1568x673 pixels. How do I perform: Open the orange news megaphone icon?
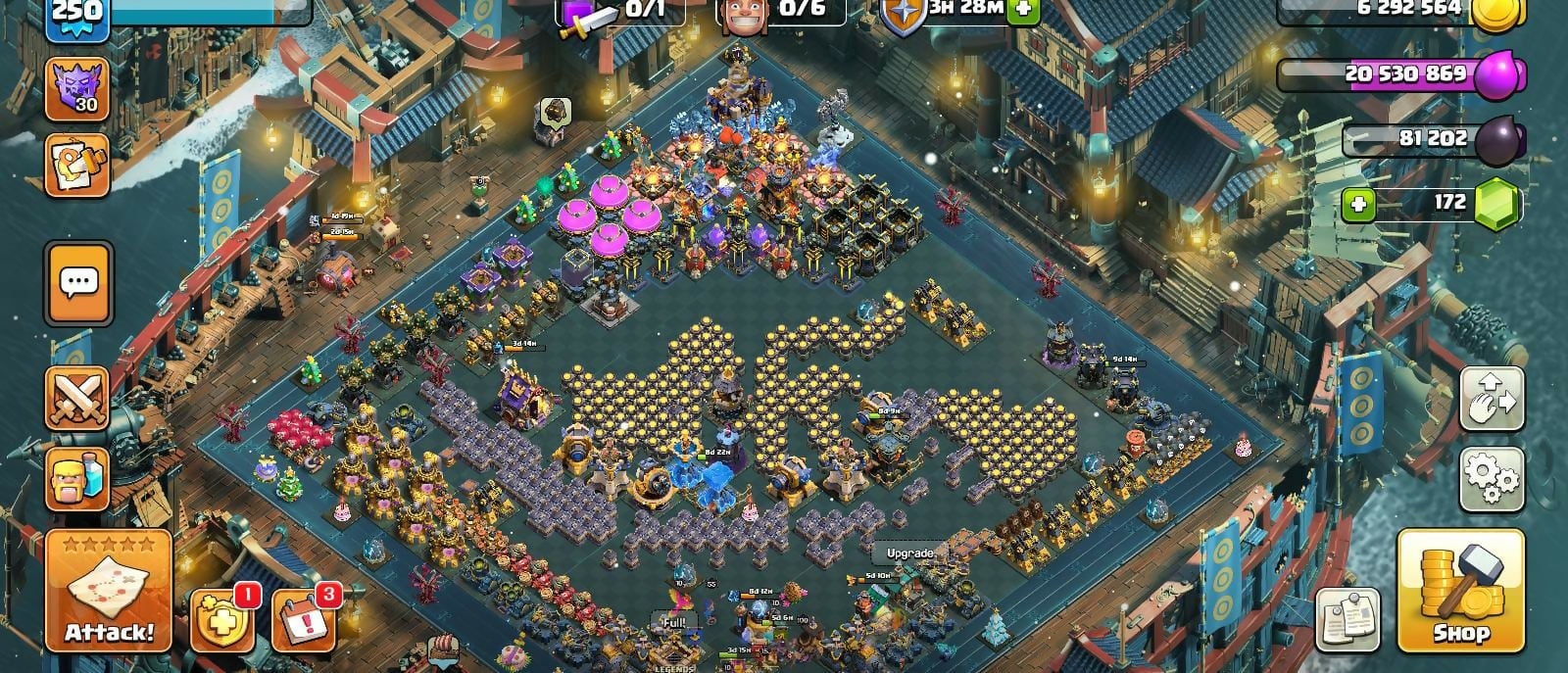(x=77, y=164)
